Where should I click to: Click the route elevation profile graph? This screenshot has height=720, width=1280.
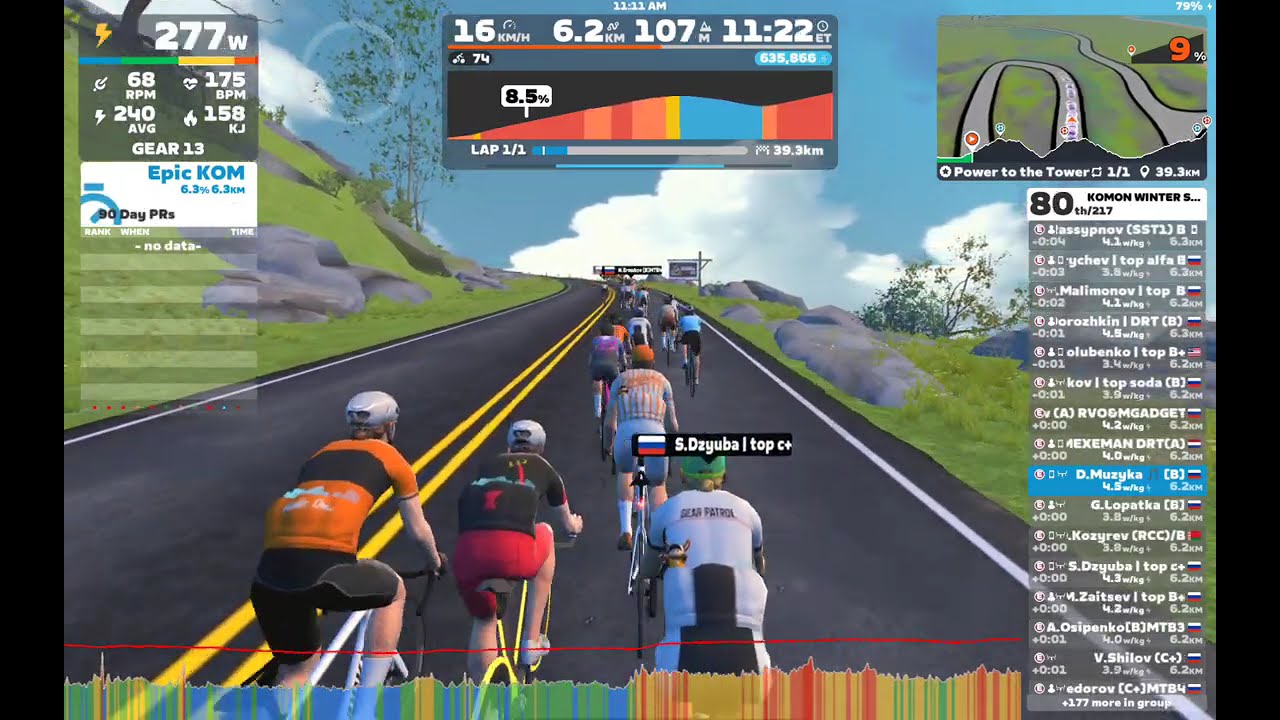(x=639, y=110)
